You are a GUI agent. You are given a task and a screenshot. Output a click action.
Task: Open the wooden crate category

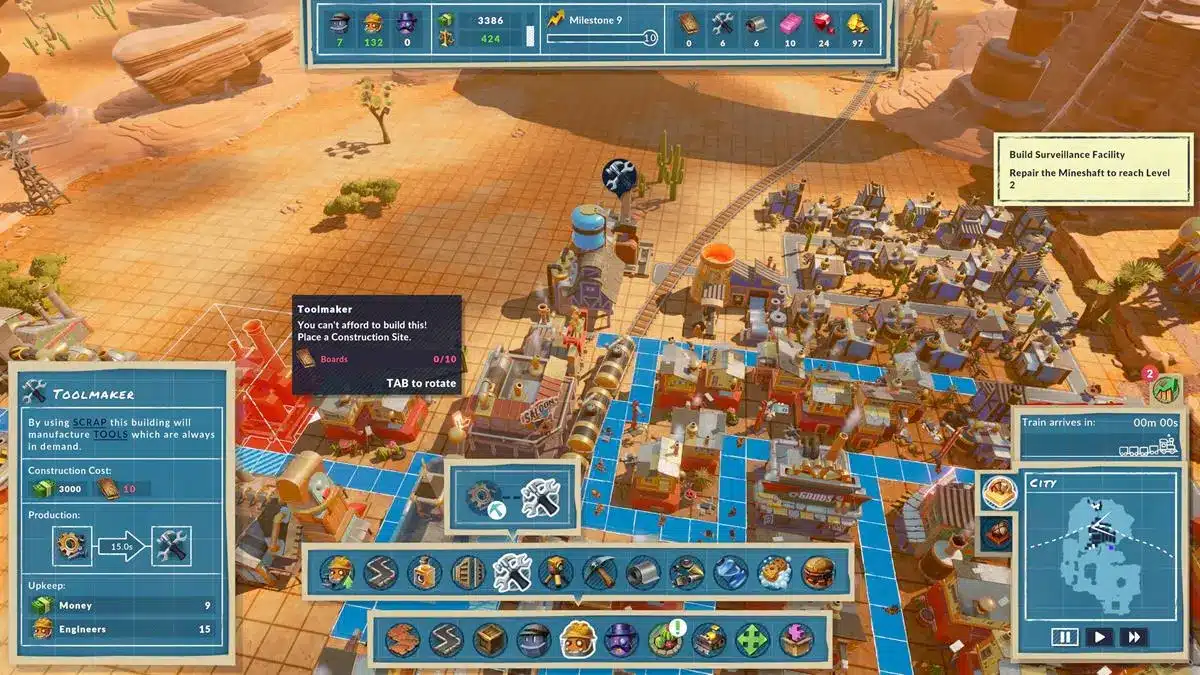coord(490,639)
